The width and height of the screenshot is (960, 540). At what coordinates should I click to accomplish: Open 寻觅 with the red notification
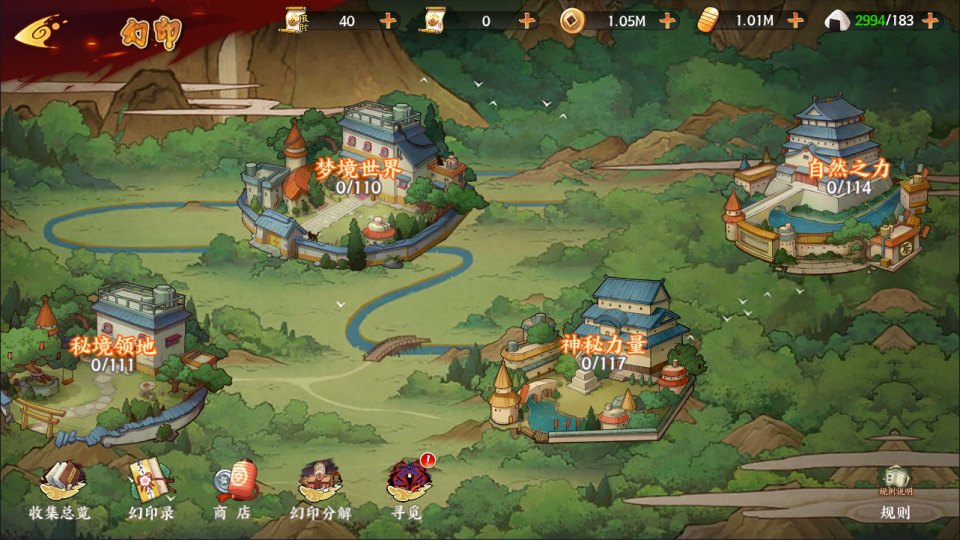click(x=408, y=490)
